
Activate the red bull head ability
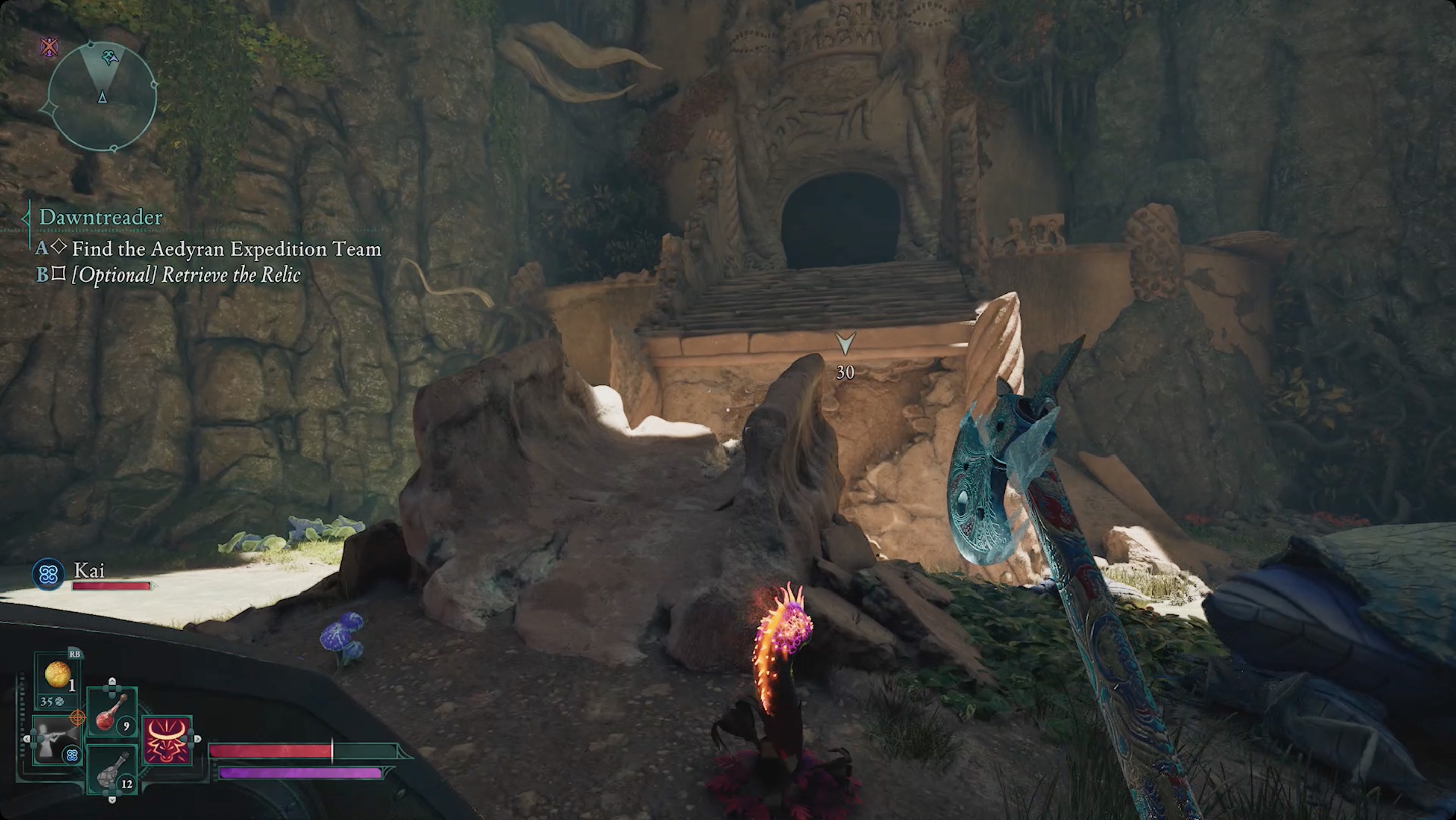tap(167, 740)
